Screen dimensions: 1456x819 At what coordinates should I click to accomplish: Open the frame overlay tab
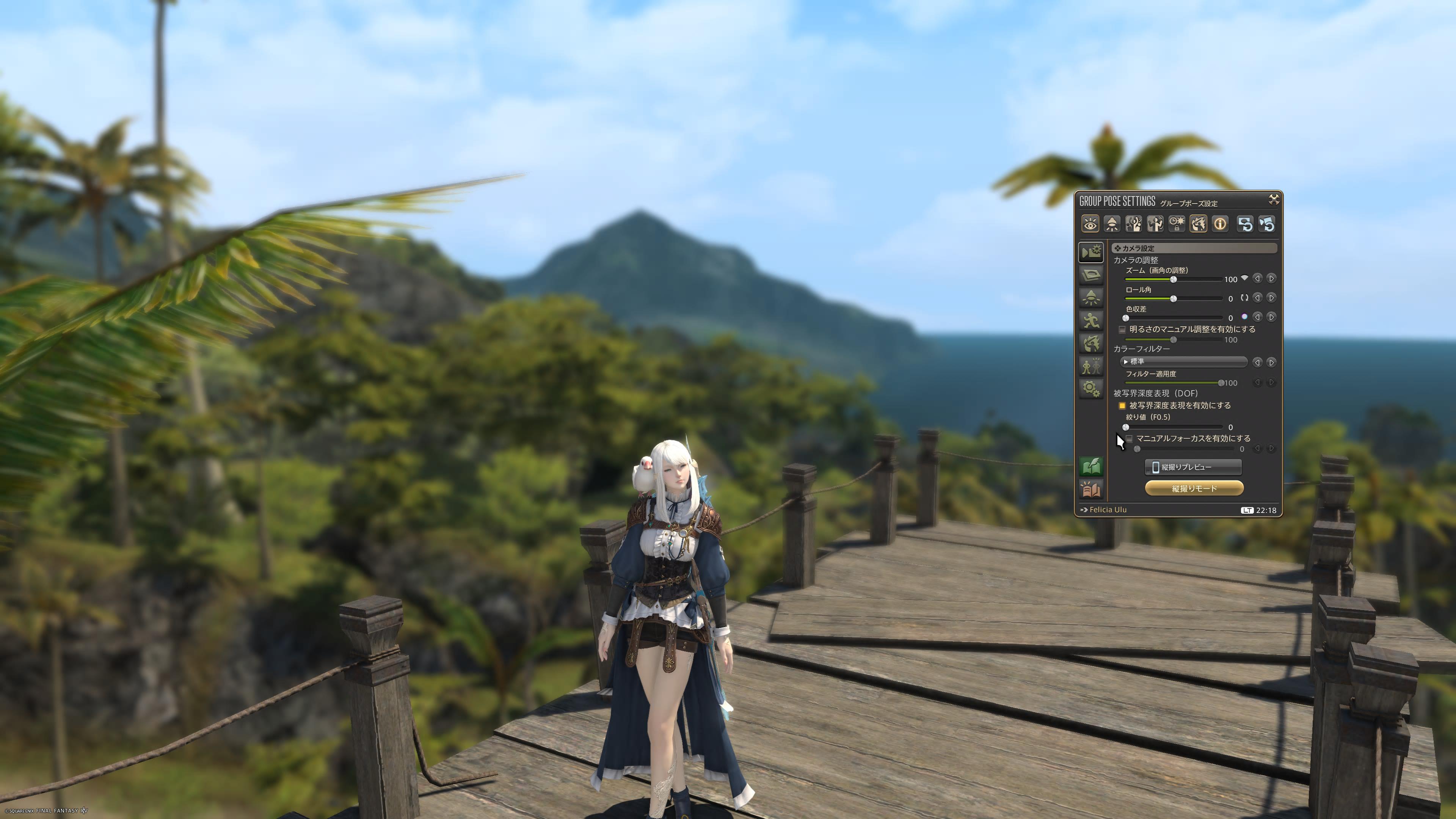[1091, 275]
